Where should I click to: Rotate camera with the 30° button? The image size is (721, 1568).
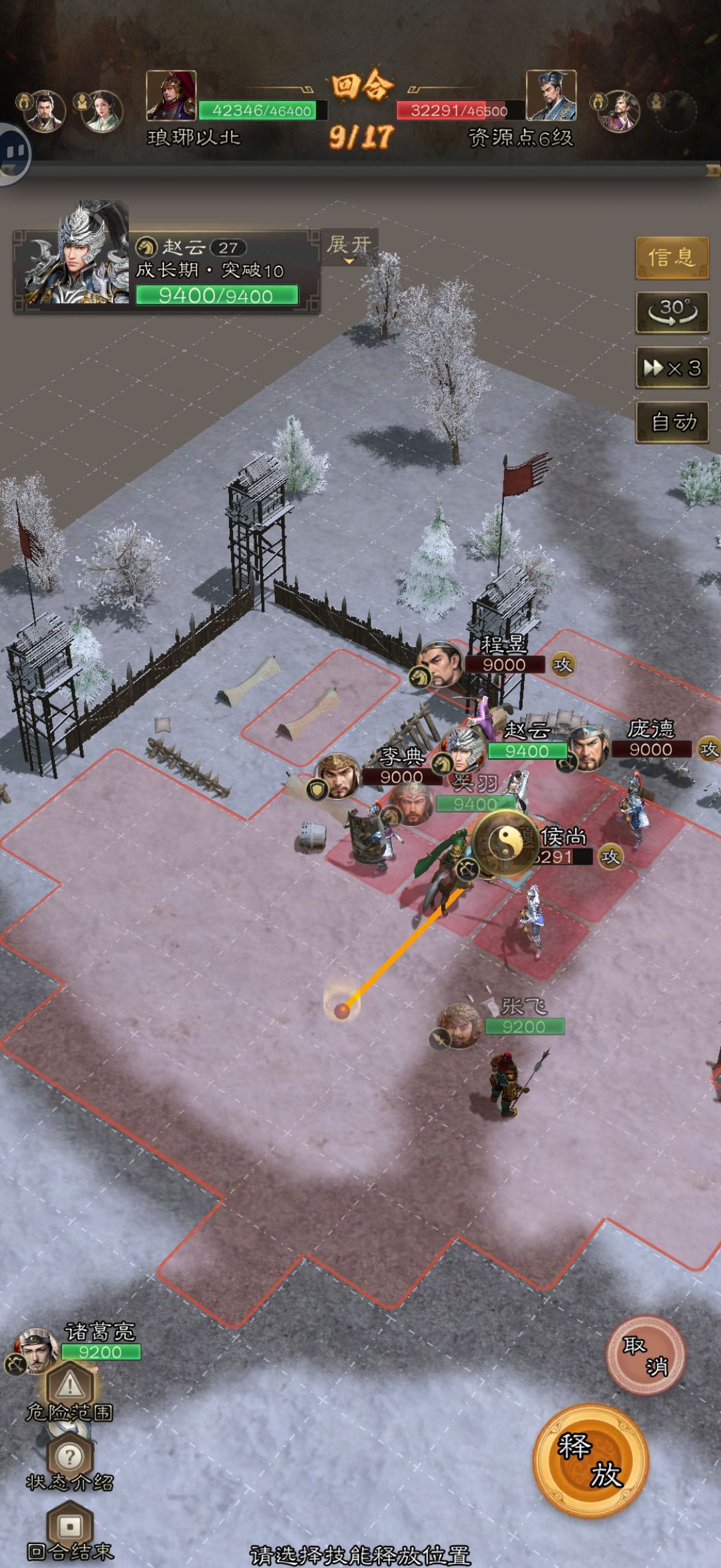672,312
